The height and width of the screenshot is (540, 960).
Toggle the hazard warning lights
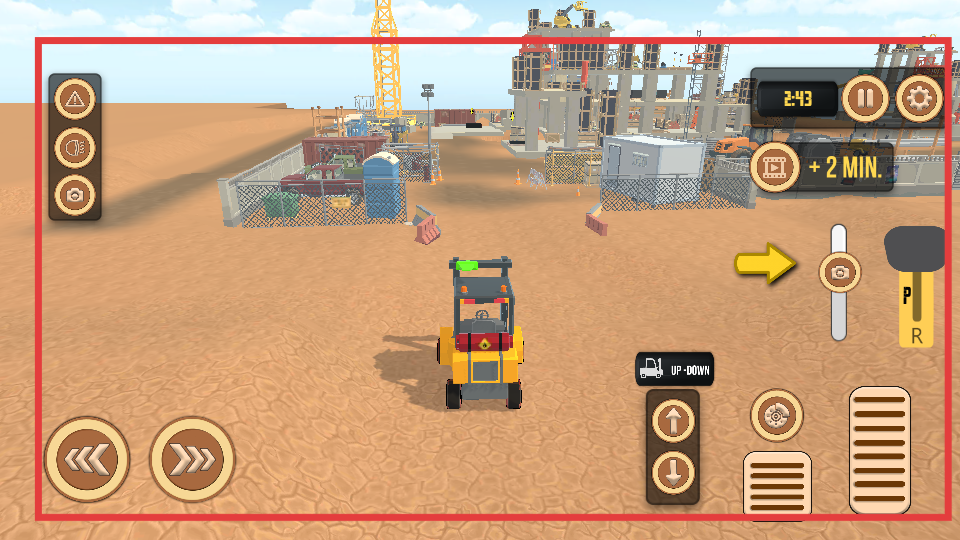75,99
